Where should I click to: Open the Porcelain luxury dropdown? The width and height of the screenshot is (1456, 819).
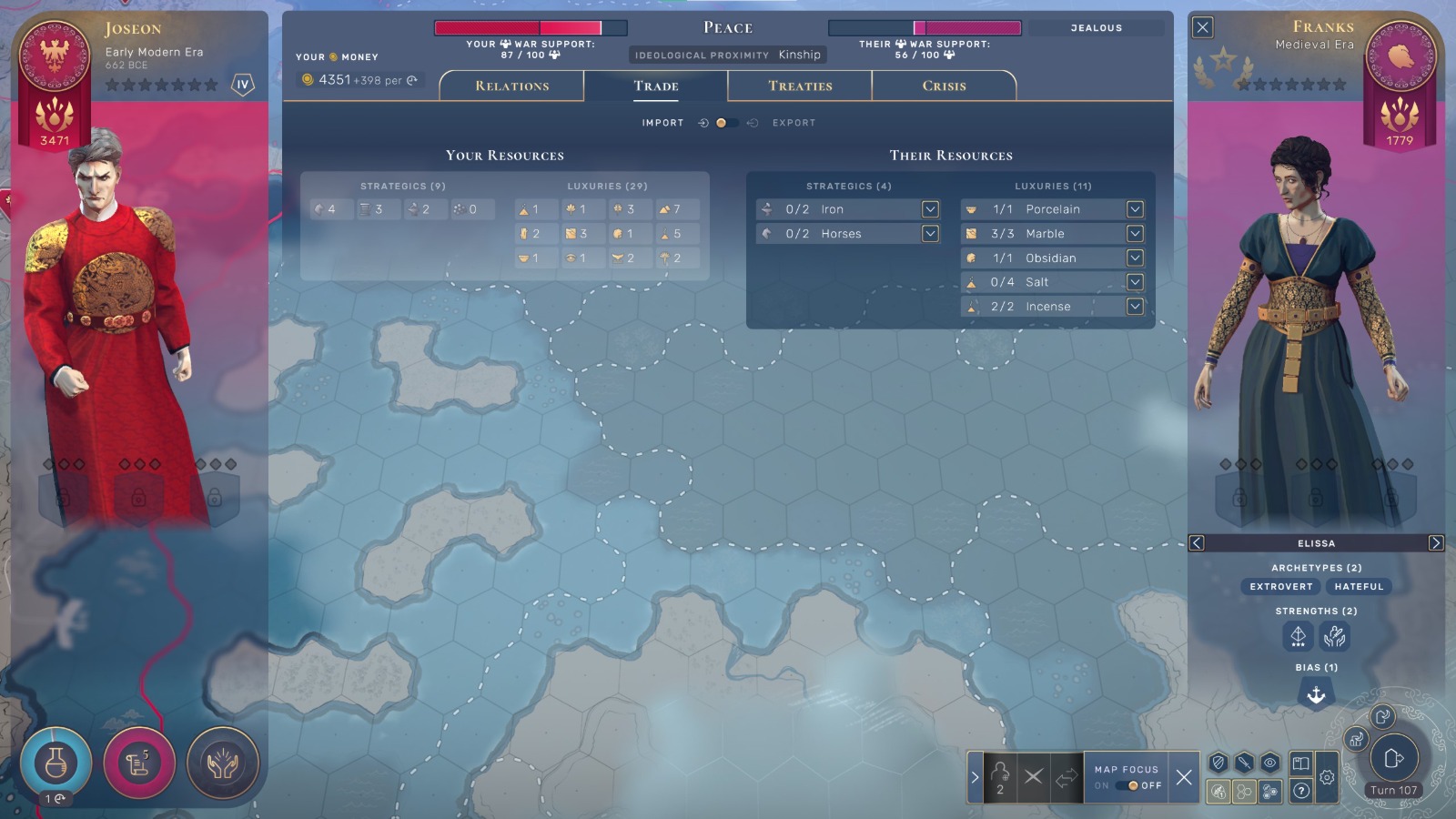pyautogui.click(x=1135, y=208)
